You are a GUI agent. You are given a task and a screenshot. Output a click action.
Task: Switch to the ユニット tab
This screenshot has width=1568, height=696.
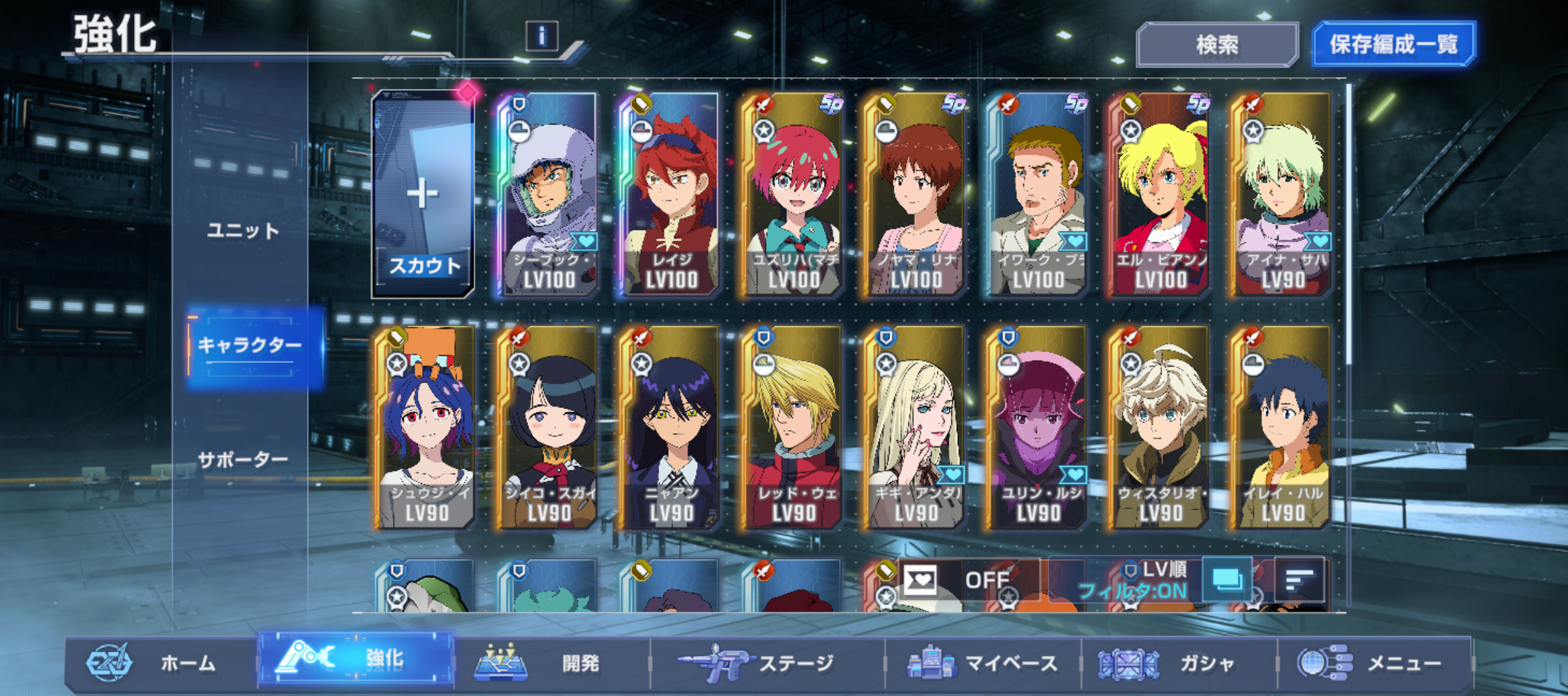(243, 230)
